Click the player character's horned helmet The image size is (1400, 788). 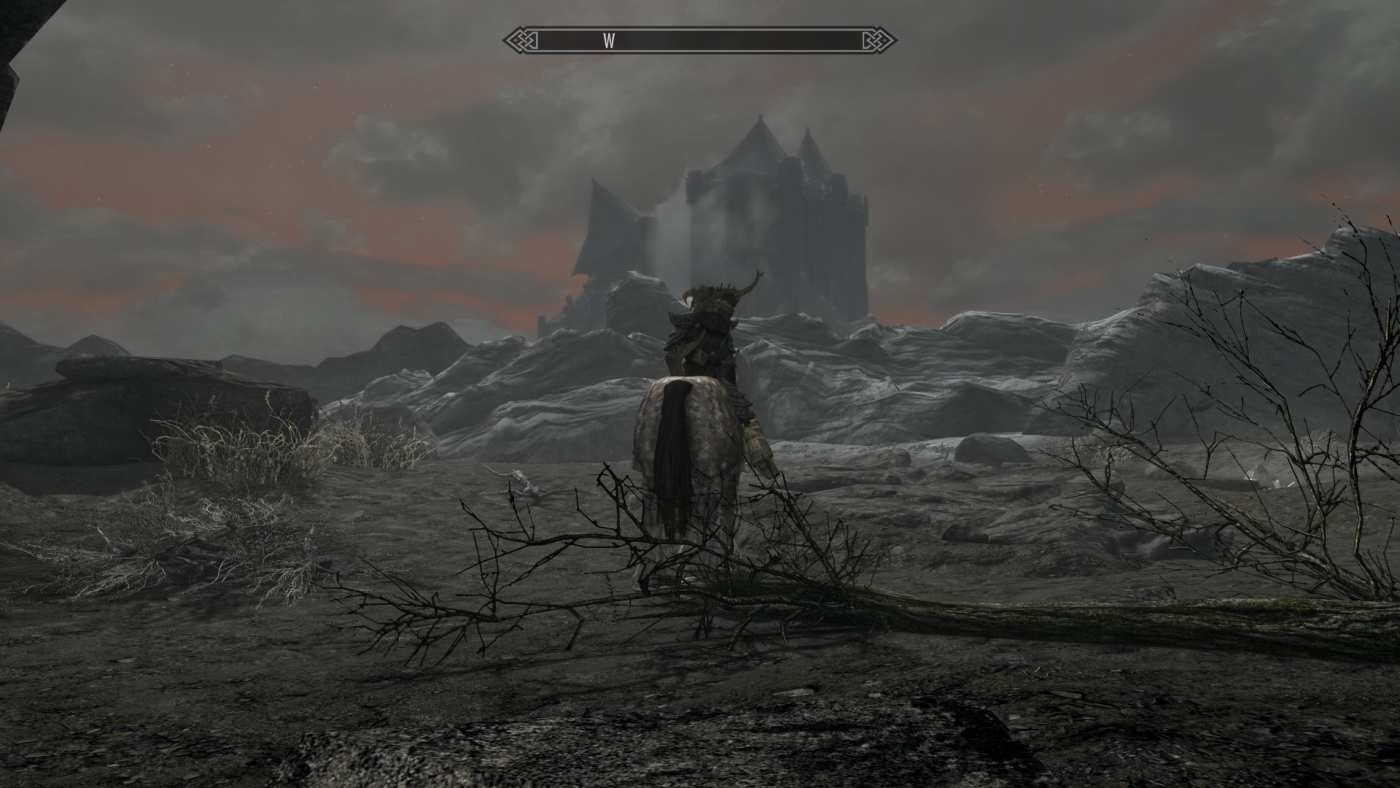click(714, 300)
